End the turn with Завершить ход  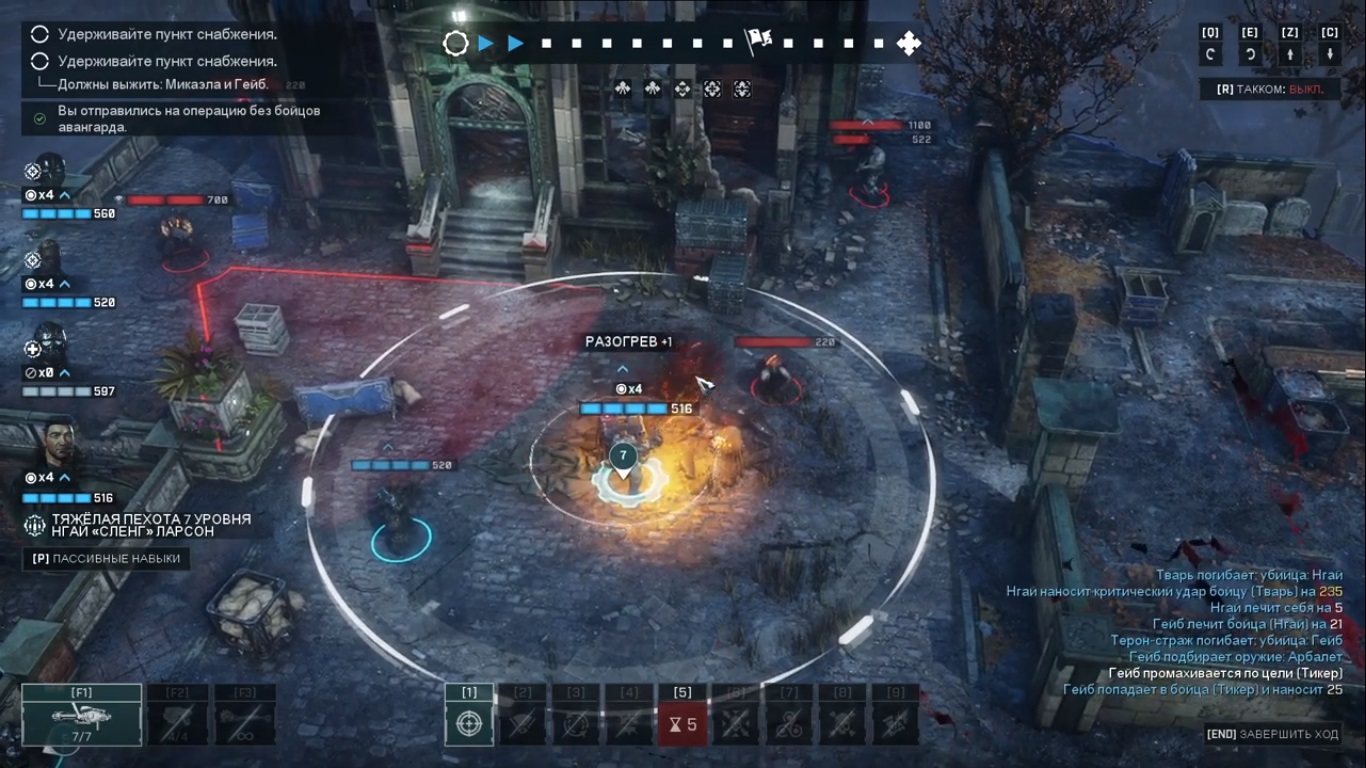click(1272, 734)
